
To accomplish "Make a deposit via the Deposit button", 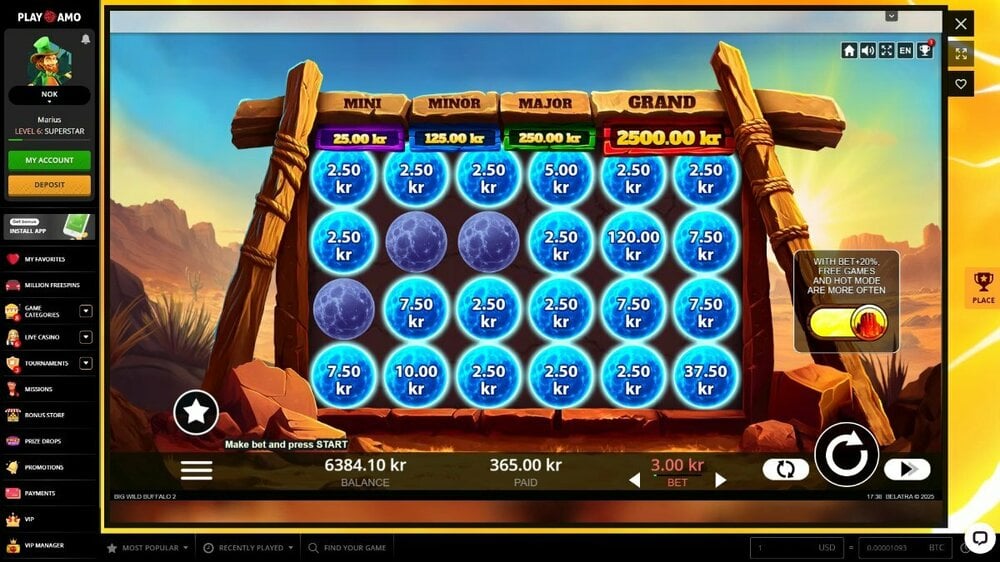I will 49,185.
